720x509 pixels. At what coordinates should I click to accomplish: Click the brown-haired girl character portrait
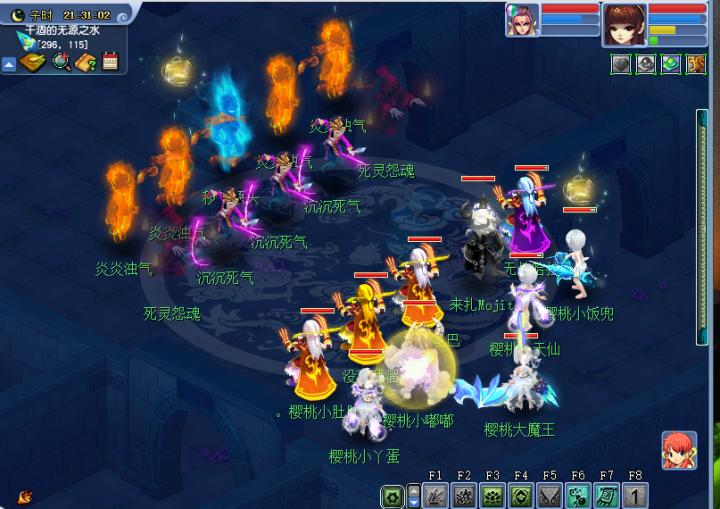(x=623, y=22)
